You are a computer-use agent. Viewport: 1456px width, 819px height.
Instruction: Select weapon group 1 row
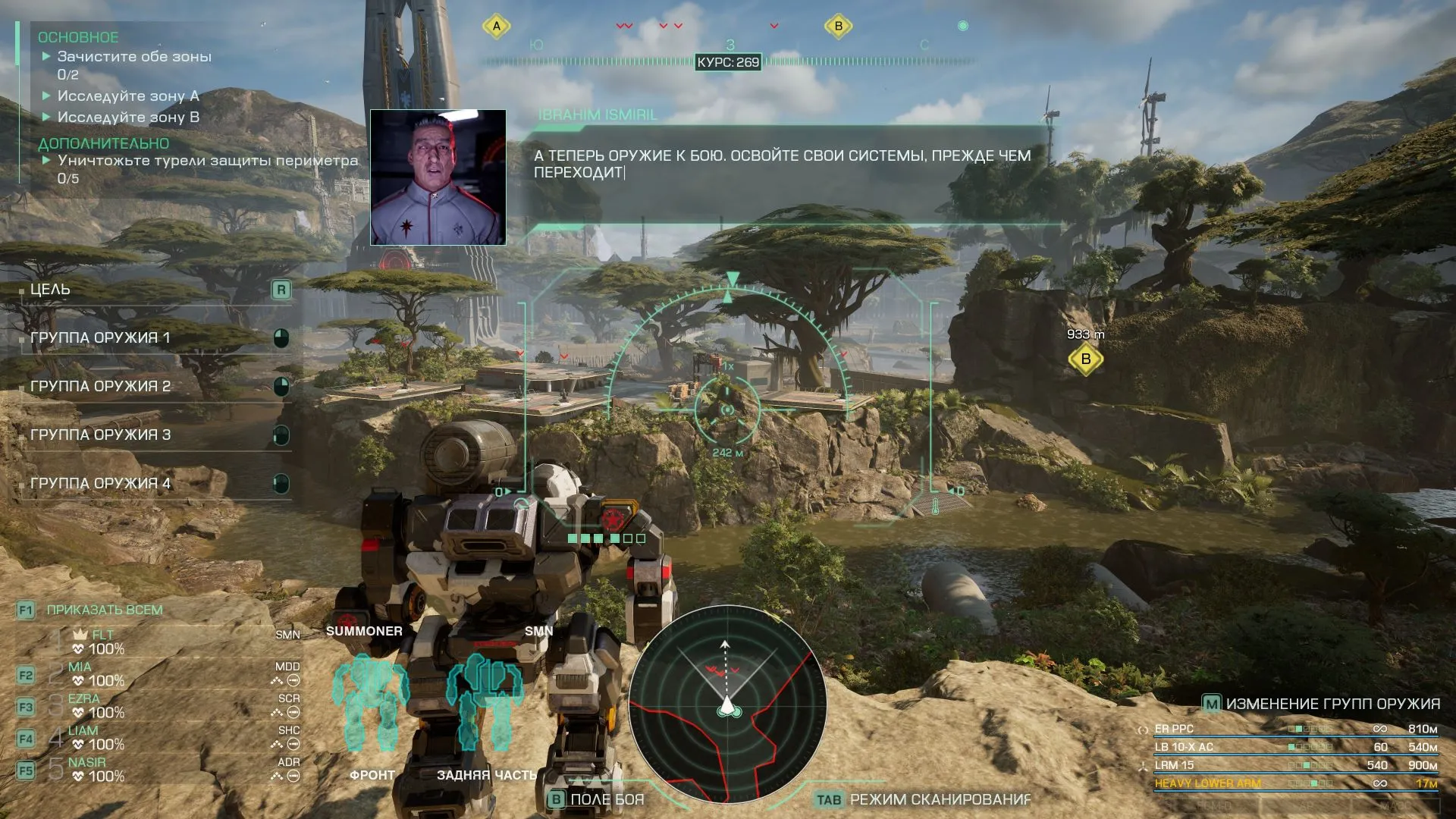tap(152, 338)
